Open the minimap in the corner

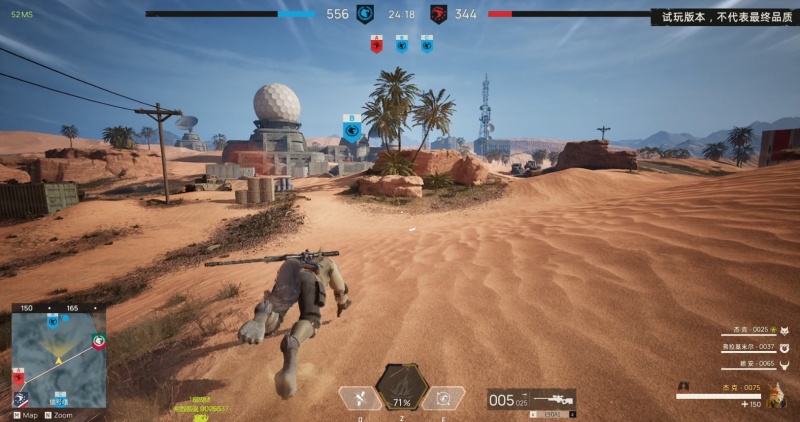click(58, 356)
